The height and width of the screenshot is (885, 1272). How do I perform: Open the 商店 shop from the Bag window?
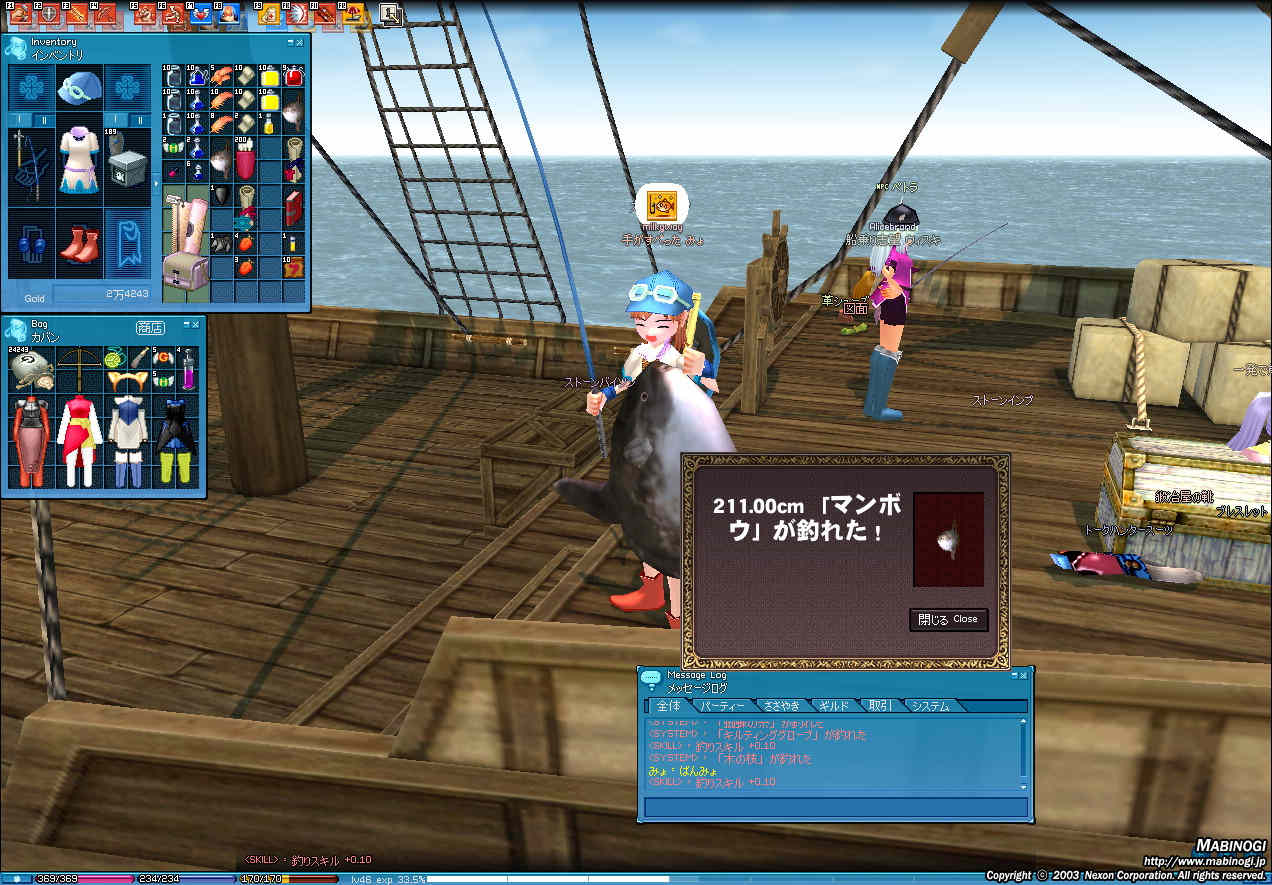(149, 328)
